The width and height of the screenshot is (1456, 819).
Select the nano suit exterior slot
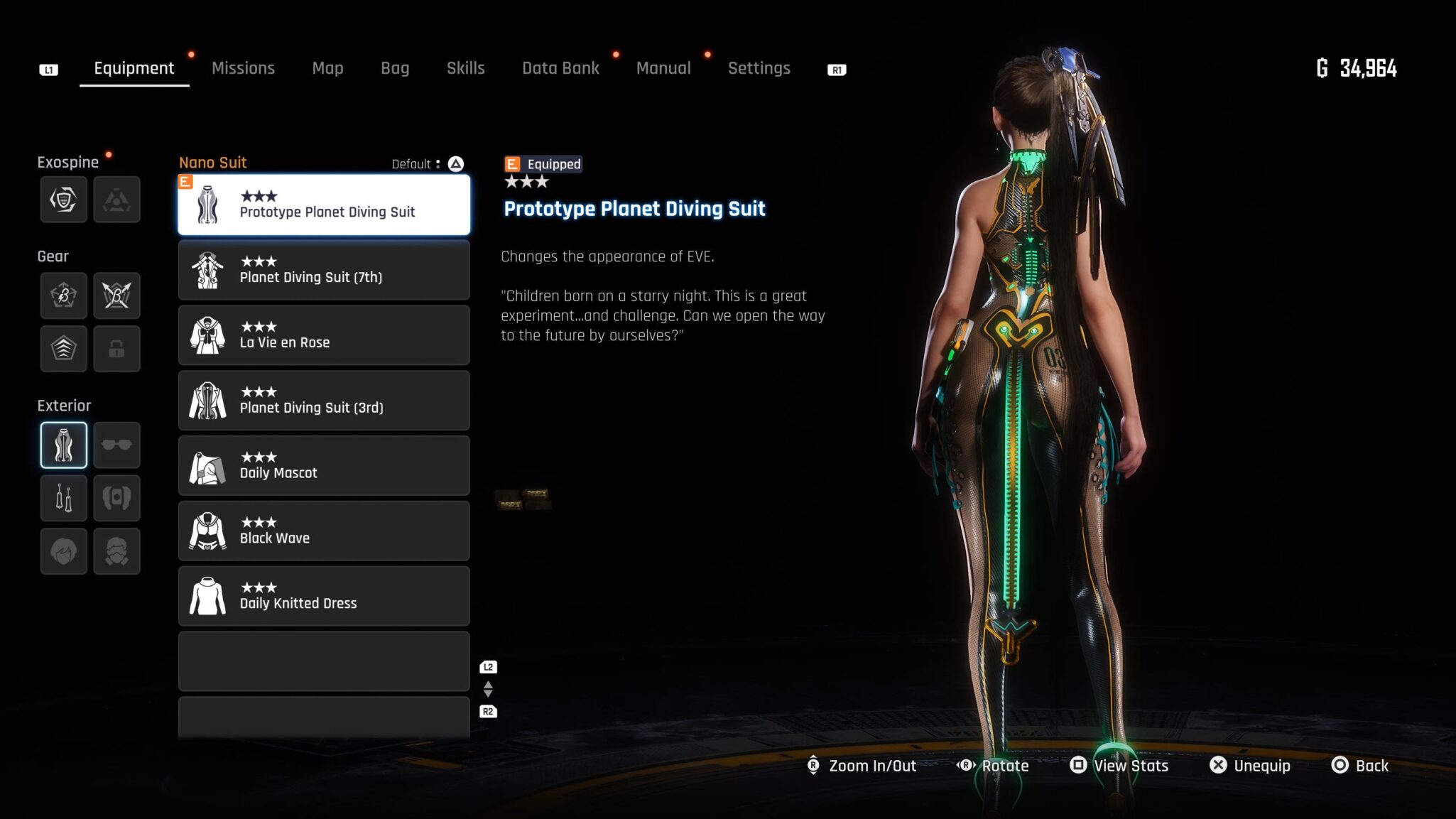pos(64,445)
